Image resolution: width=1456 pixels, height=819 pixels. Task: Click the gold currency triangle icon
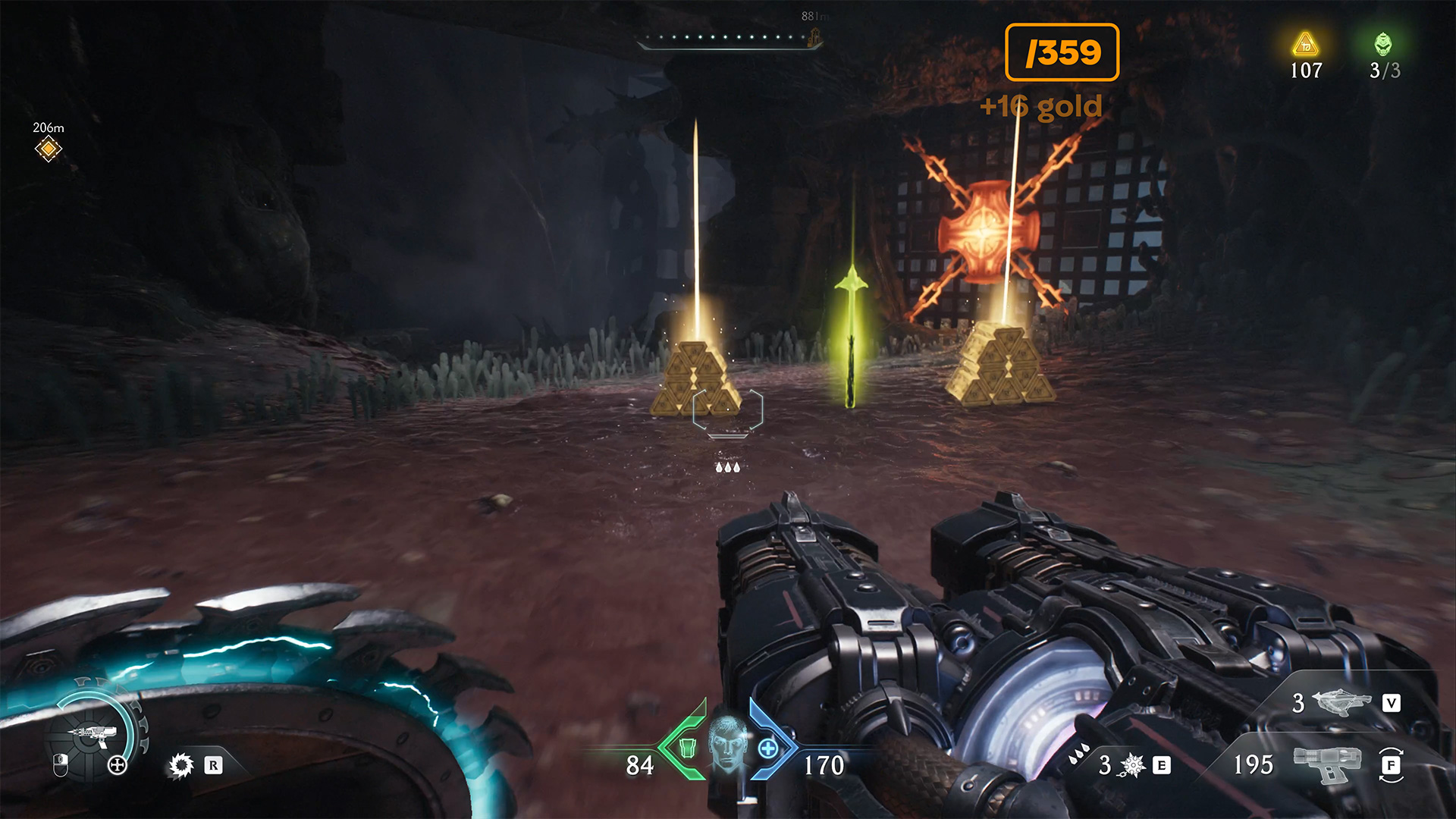pos(1305,45)
